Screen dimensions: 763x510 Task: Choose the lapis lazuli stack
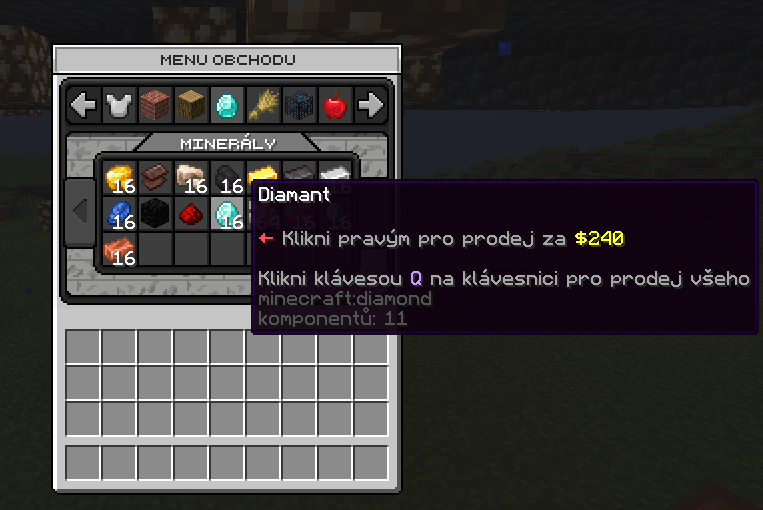coord(119,213)
